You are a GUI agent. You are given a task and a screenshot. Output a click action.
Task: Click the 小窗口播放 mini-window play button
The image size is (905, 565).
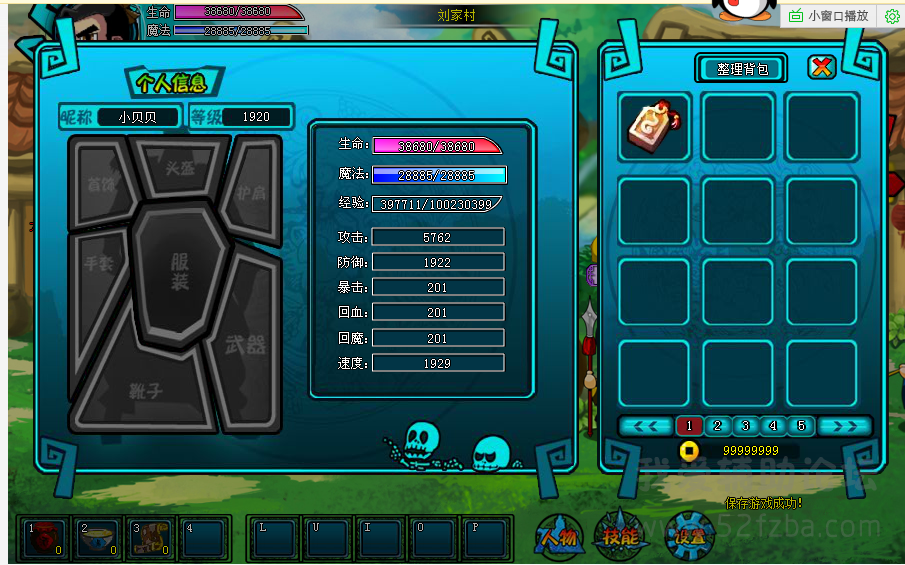pos(829,16)
